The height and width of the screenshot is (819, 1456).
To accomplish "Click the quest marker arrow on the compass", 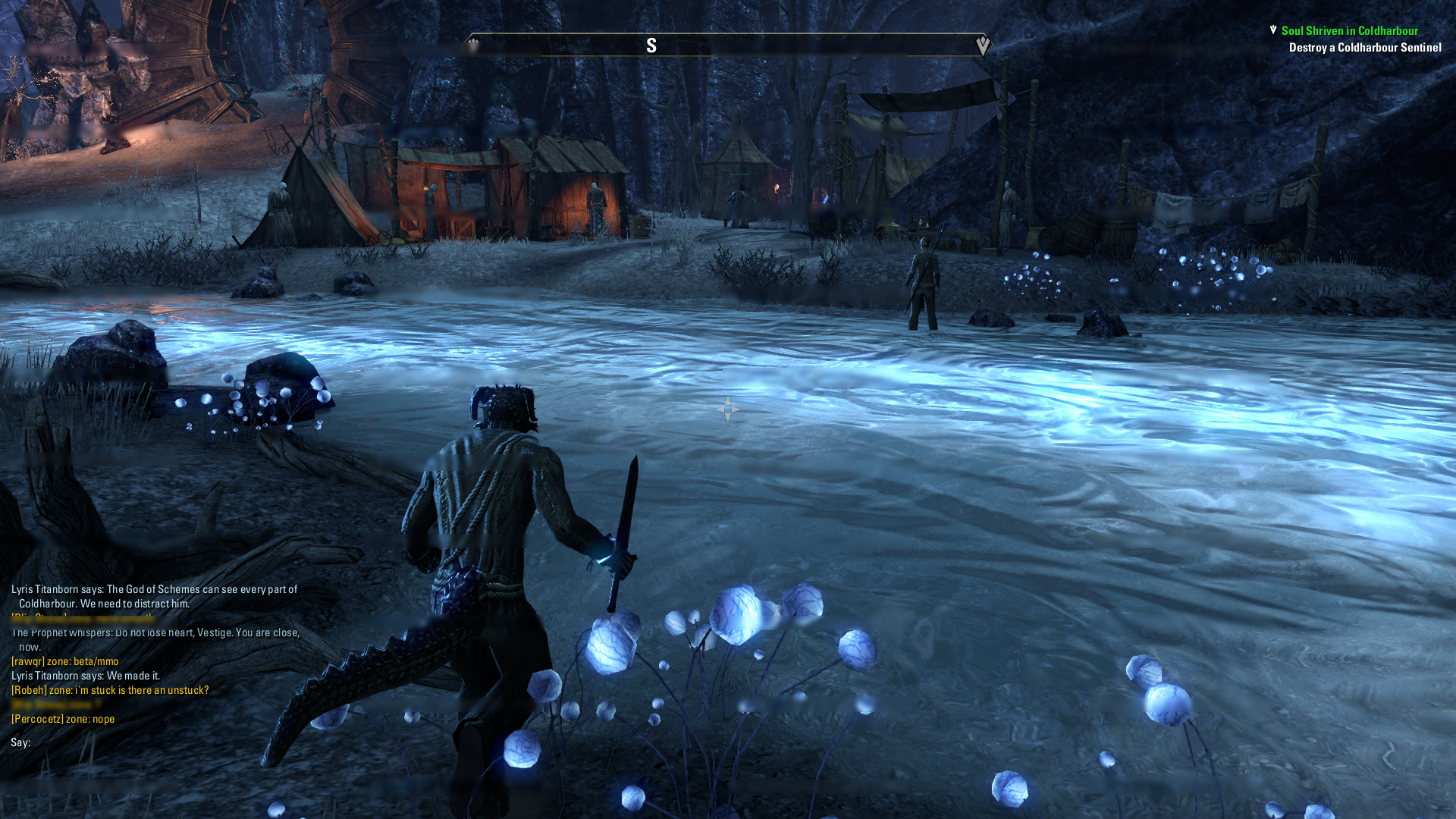I will coord(983,45).
